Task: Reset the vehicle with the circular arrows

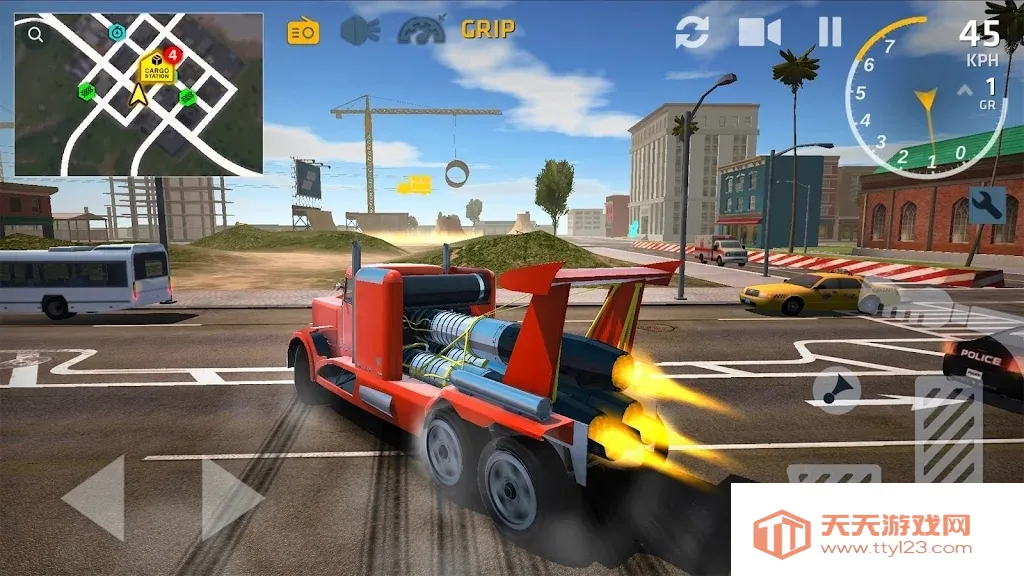Action: [692, 32]
